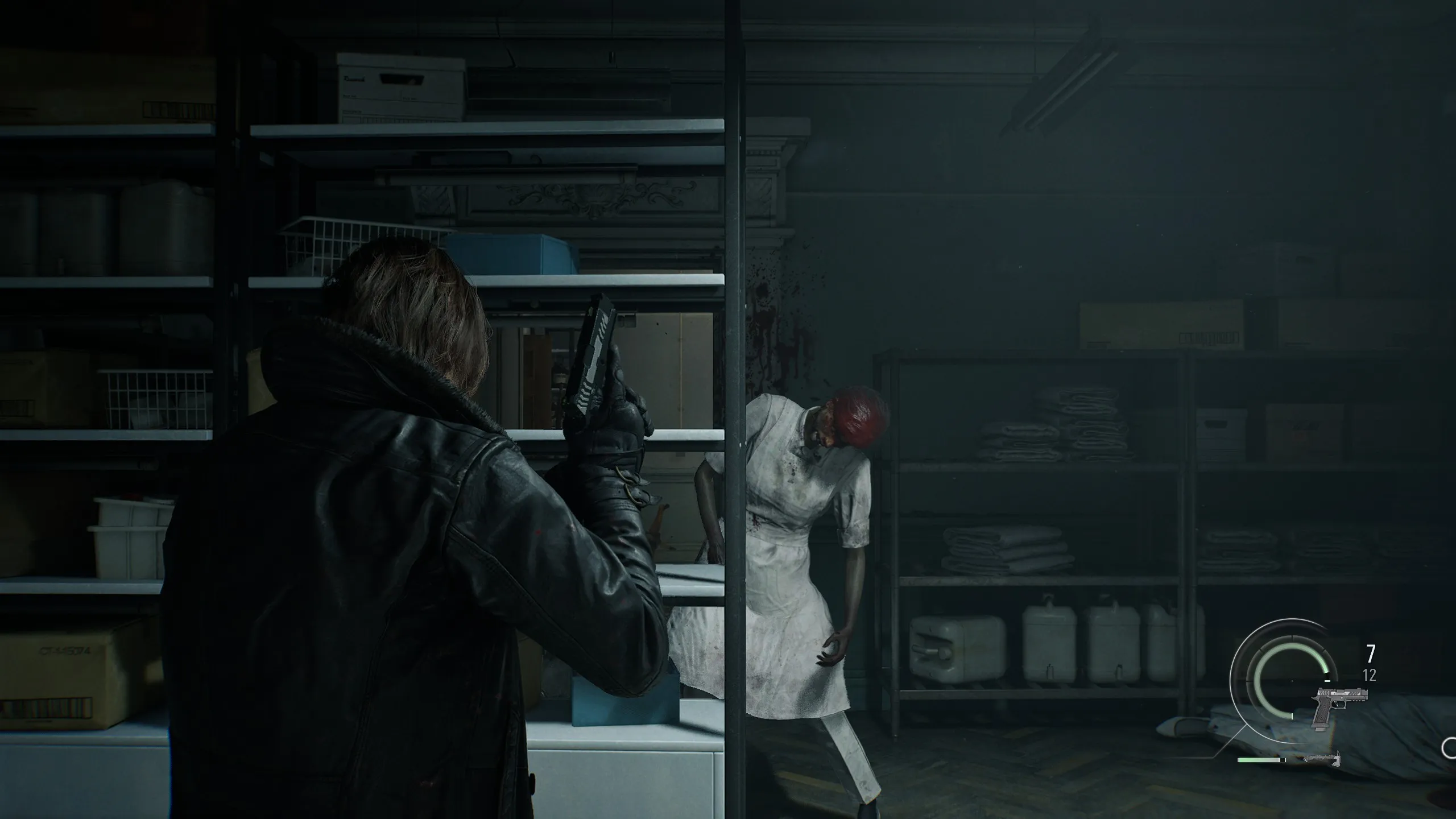Click the tick mark at the bottom of the reticle circle
Viewport: 1456px width, 819px height.
1292,717
